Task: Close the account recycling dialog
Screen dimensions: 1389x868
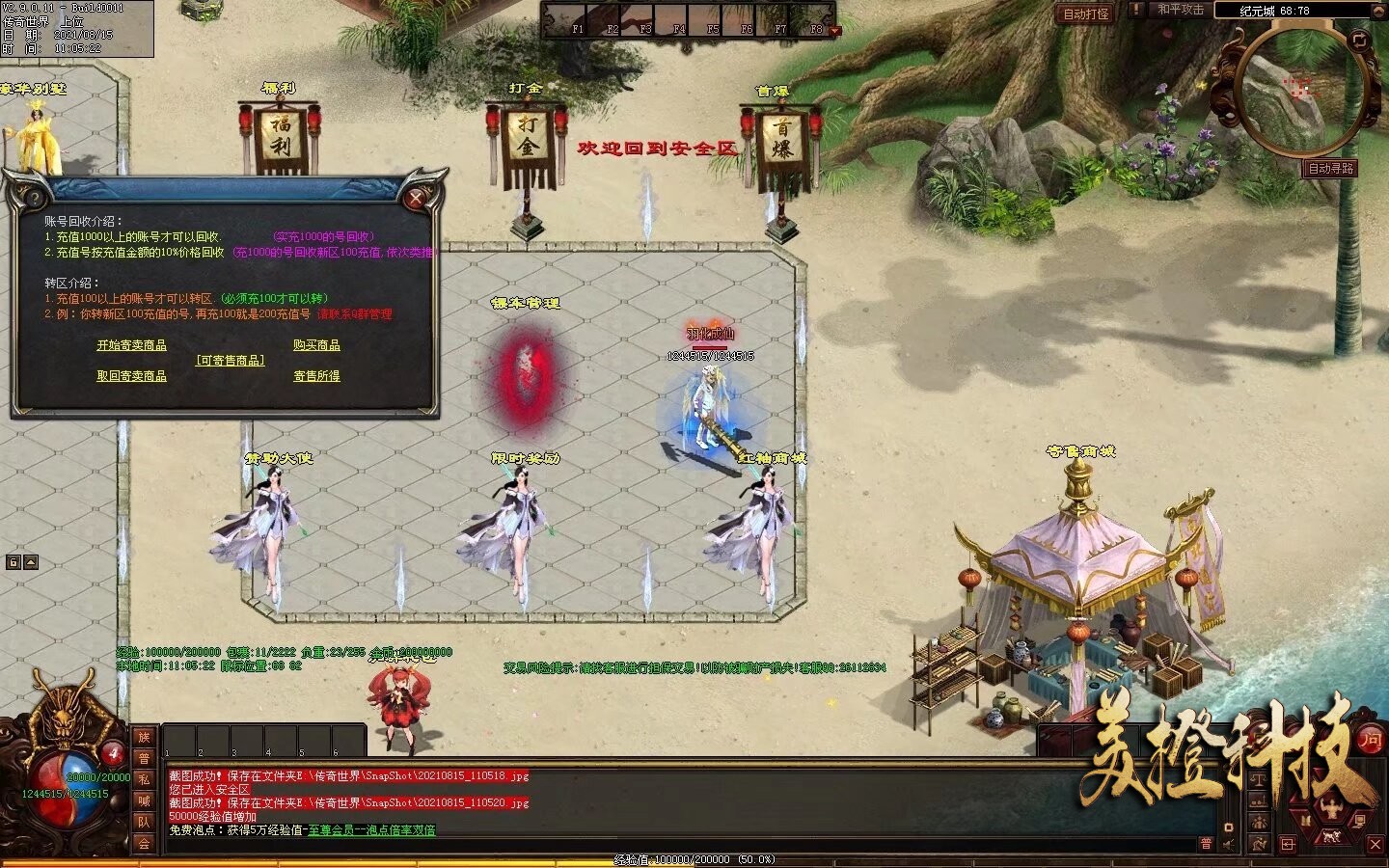Action: (416, 199)
